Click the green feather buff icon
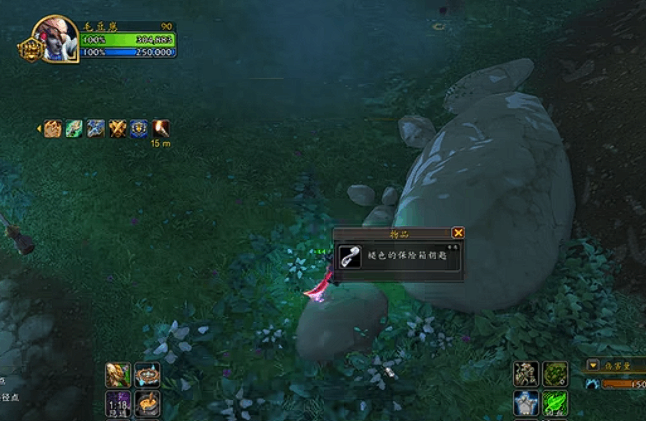This screenshot has width=646, height=421. [x=75, y=128]
